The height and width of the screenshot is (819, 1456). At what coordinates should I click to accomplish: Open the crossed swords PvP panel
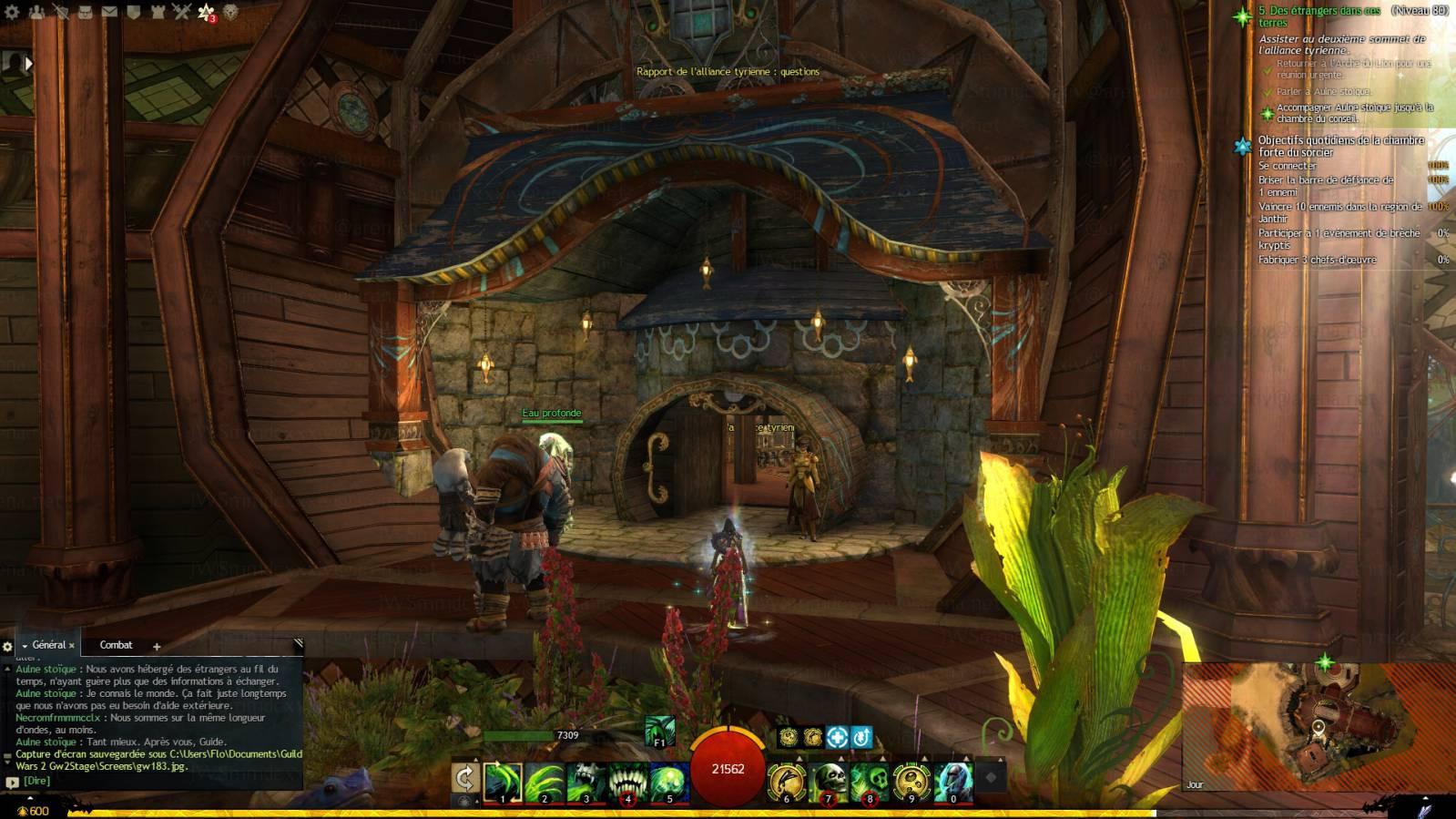[182, 12]
